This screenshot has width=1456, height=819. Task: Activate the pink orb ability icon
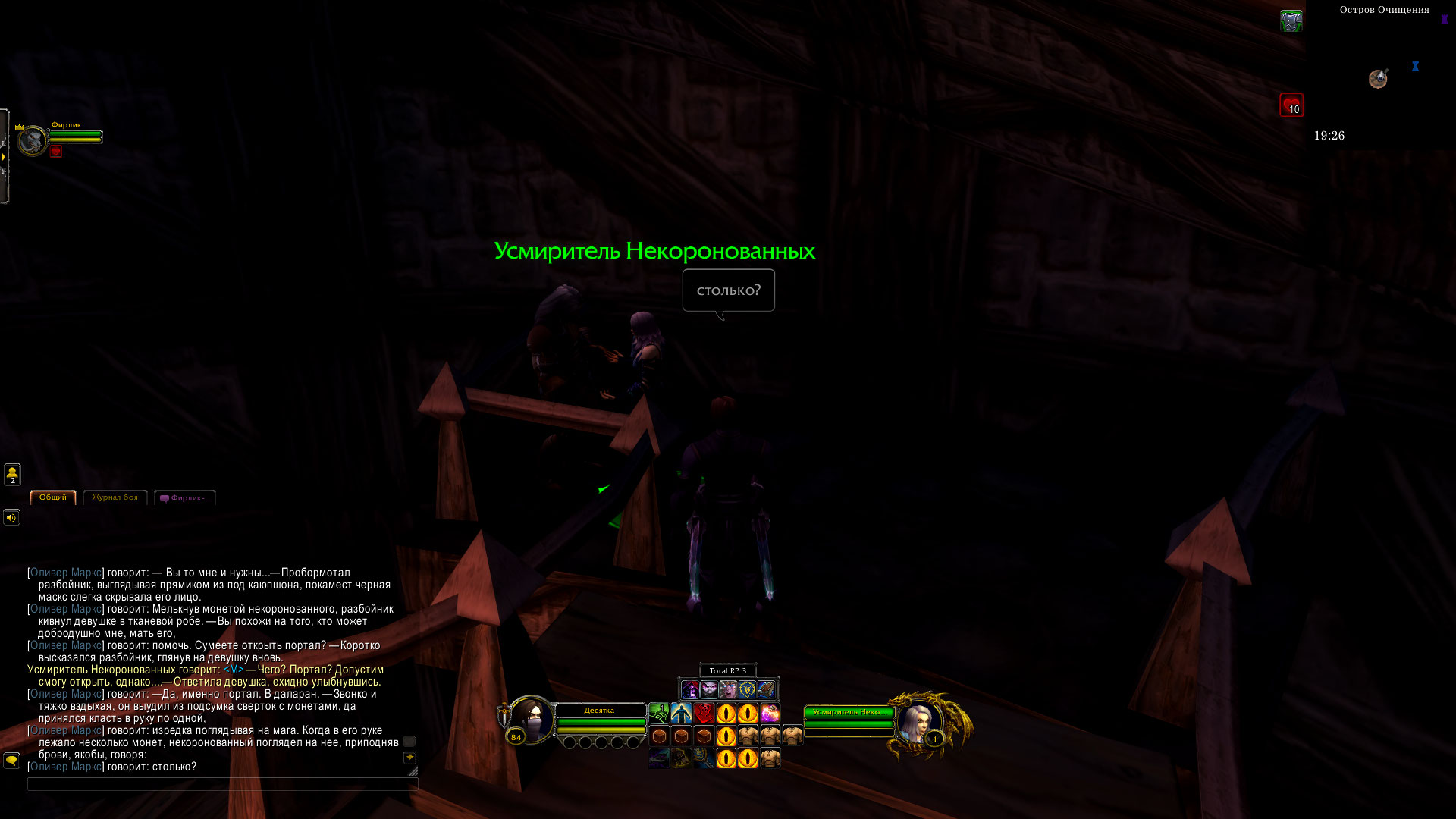tap(770, 713)
